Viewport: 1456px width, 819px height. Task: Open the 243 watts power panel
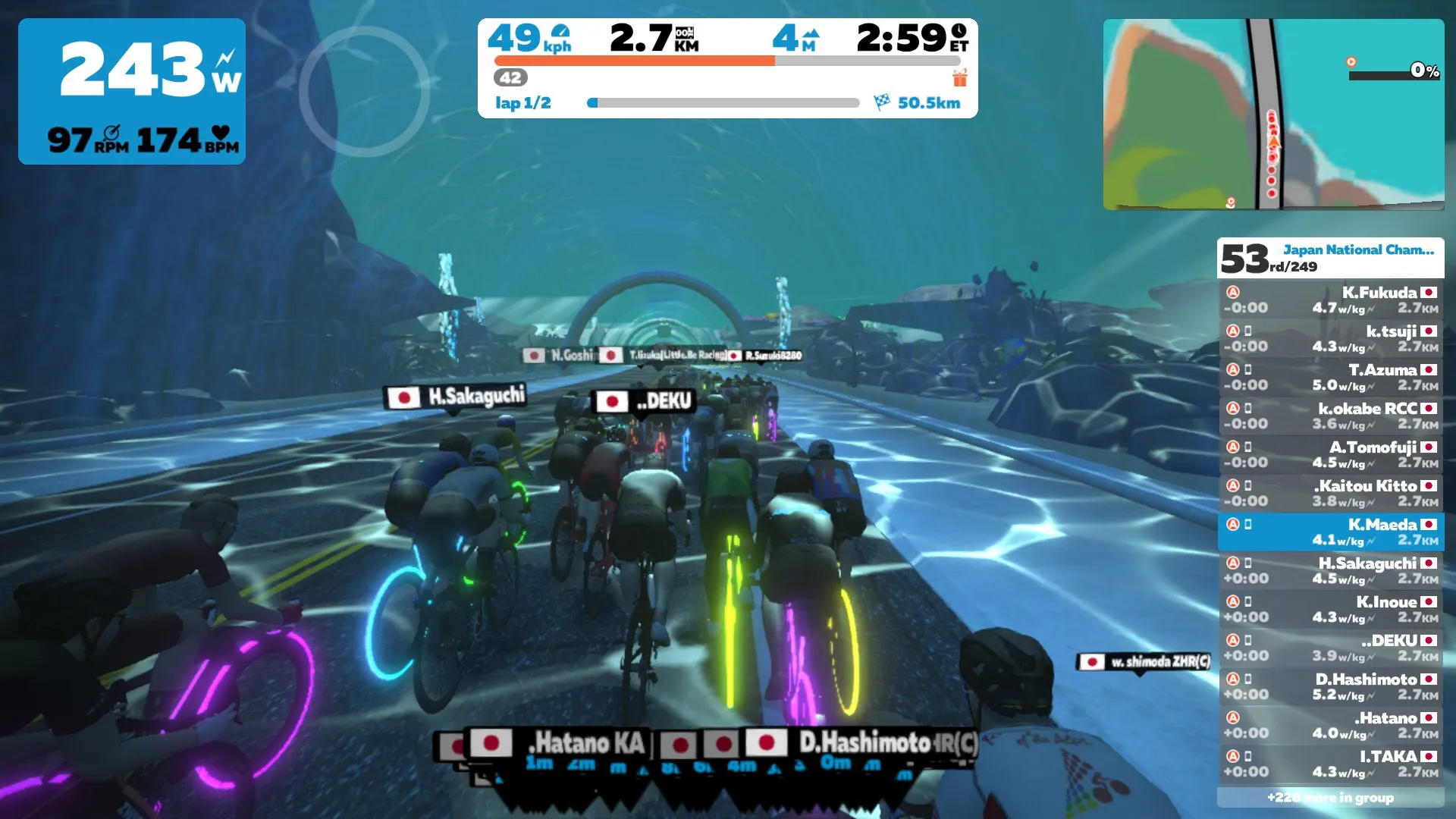pos(132,91)
